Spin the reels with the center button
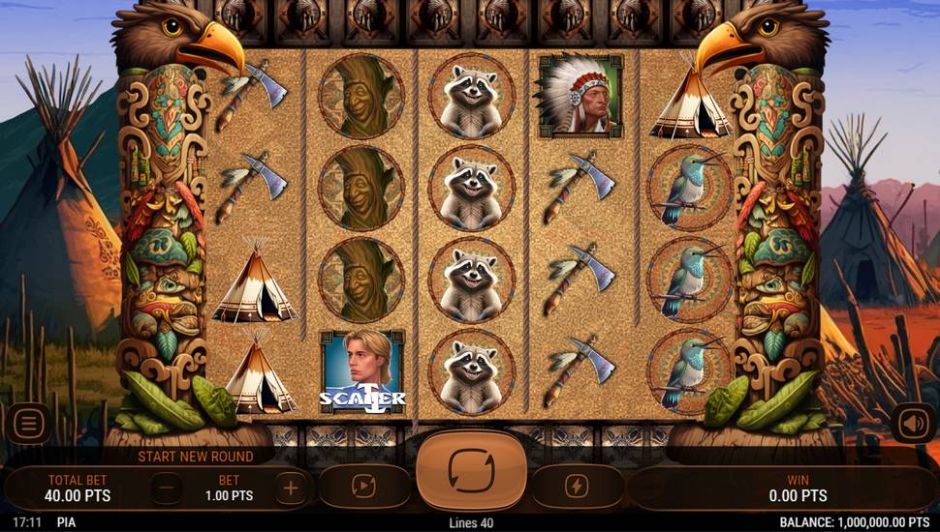This screenshot has width=940, height=532. (x=470, y=470)
